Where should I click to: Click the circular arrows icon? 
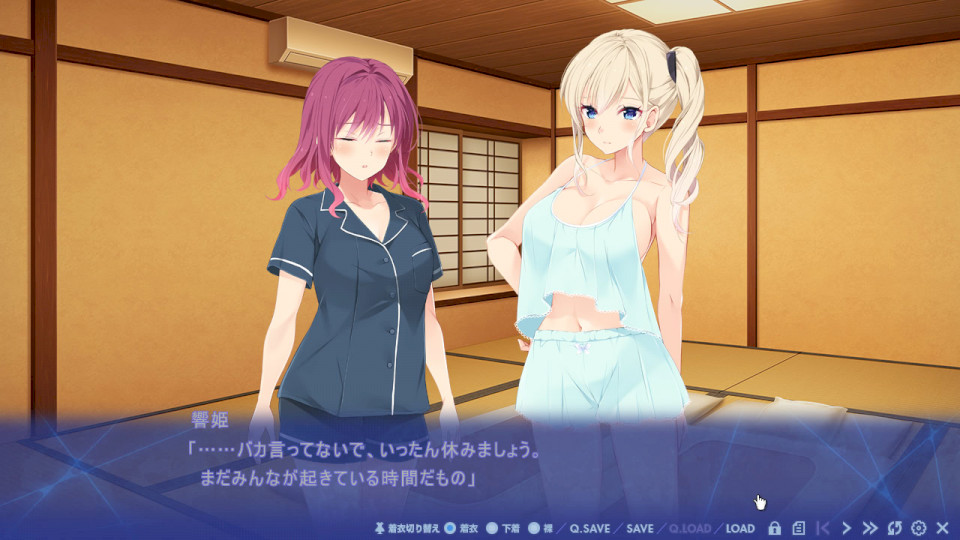pos(895,528)
